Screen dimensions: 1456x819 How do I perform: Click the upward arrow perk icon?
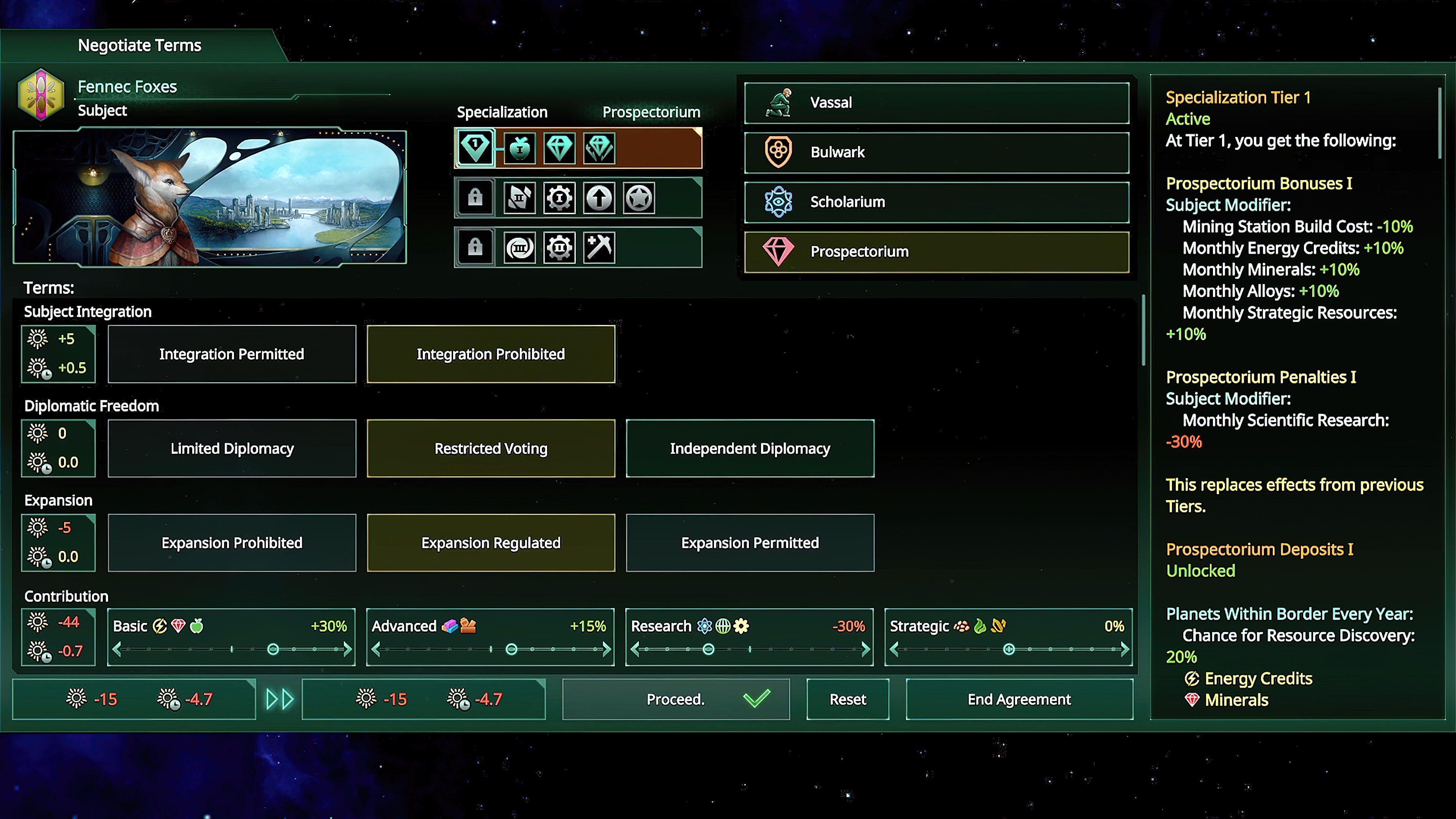599,197
